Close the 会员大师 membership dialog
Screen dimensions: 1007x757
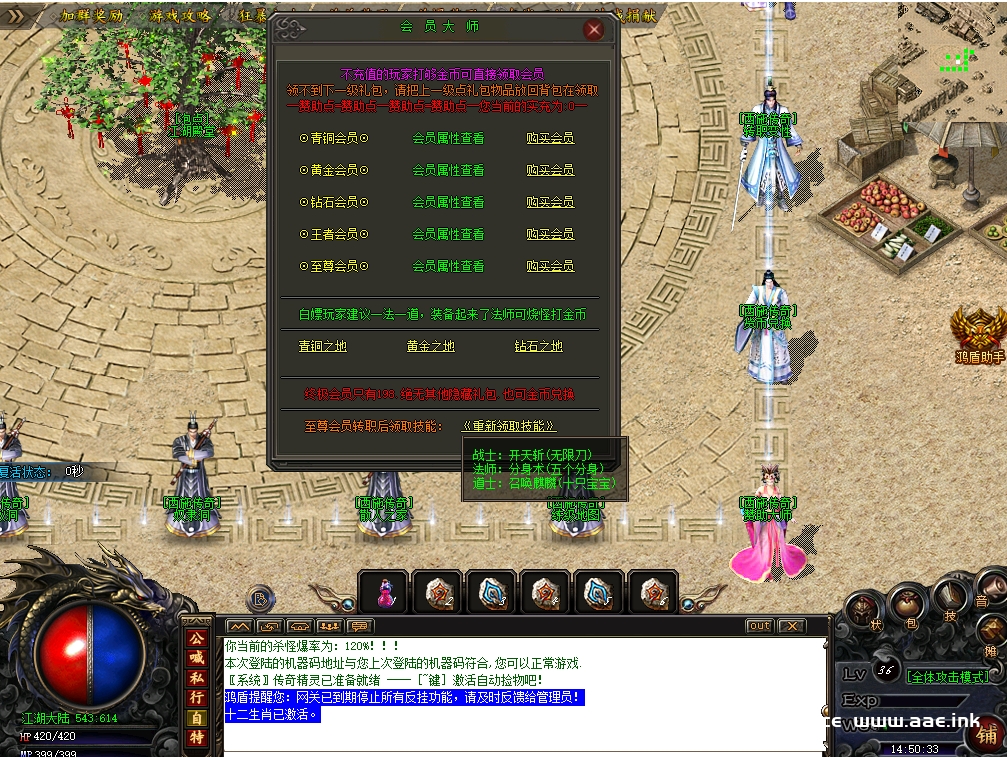point(594,30)
